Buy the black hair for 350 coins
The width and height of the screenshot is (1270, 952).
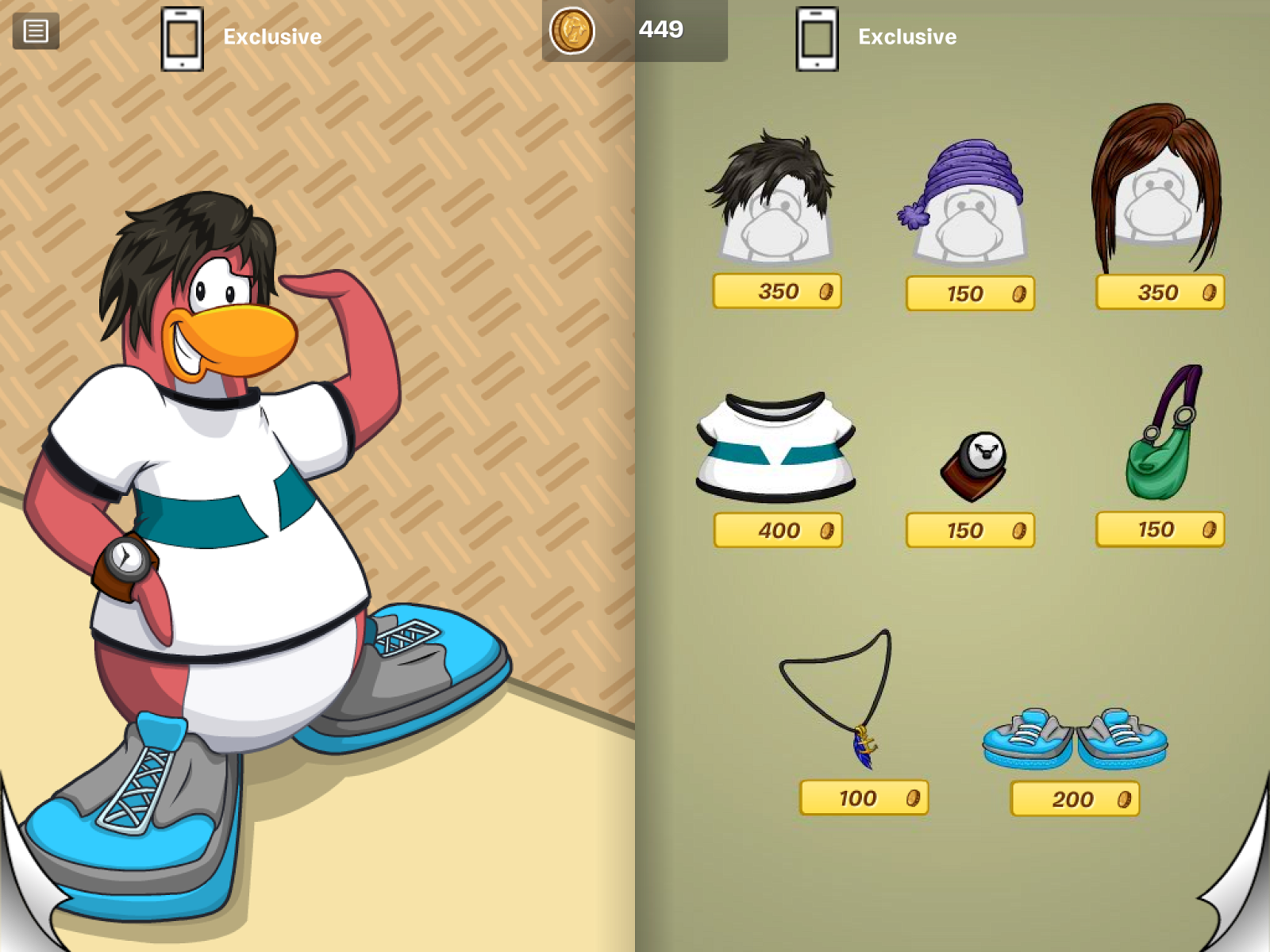pyautogui.click(x=776, y=293)
